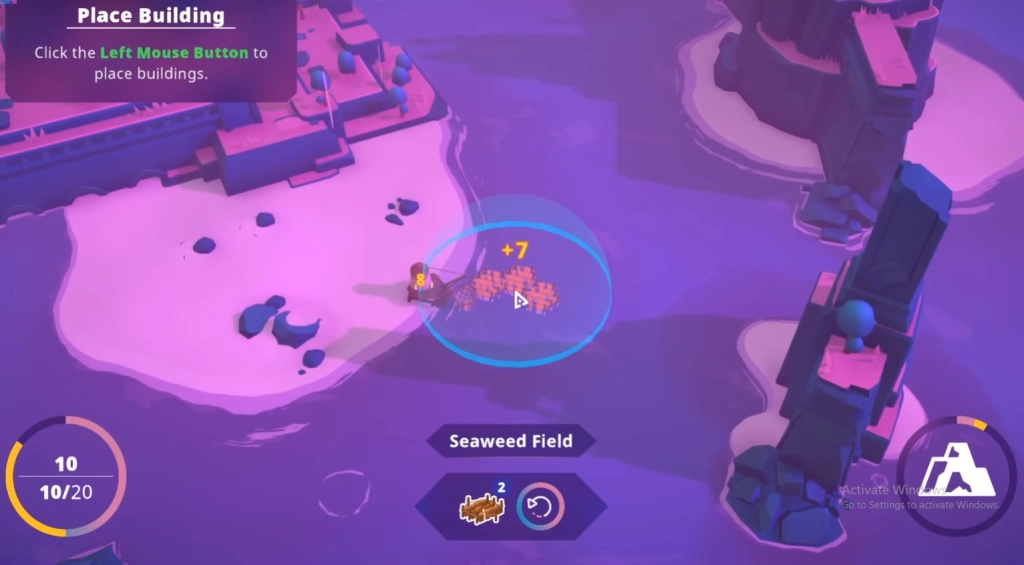1024x565 pixels.
Task: Click the circular undo arrow button
Action: click(541, 507)
